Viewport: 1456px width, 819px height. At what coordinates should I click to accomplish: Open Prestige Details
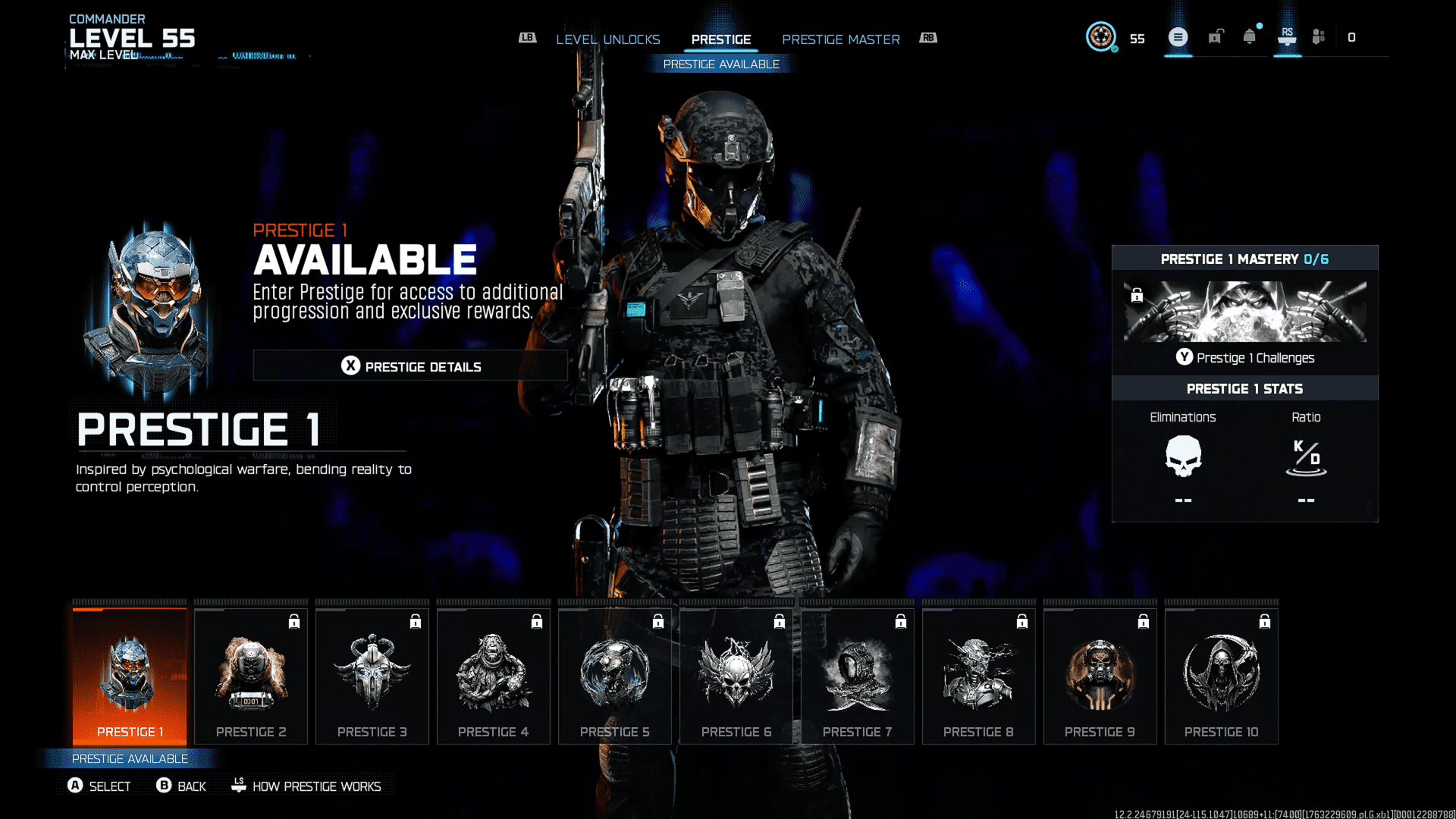click(x=410, y=366)
